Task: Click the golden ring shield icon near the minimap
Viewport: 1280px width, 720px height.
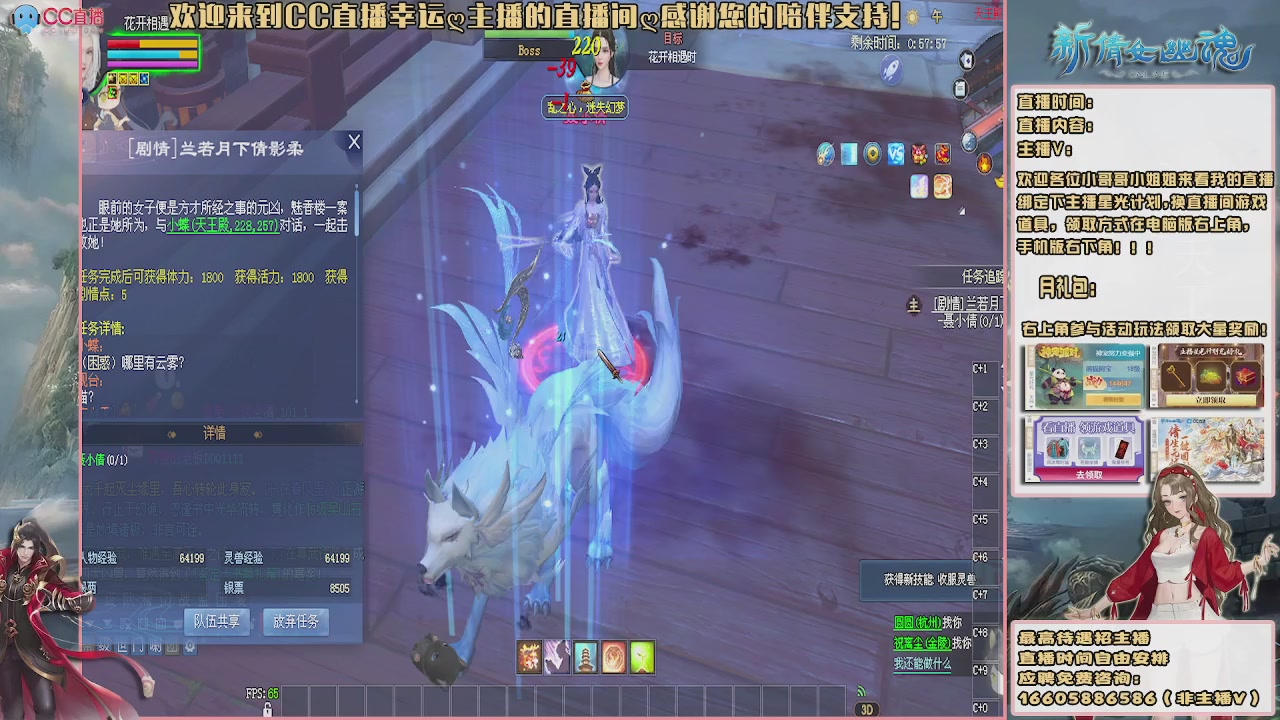Action: click(x=872, y=155)
